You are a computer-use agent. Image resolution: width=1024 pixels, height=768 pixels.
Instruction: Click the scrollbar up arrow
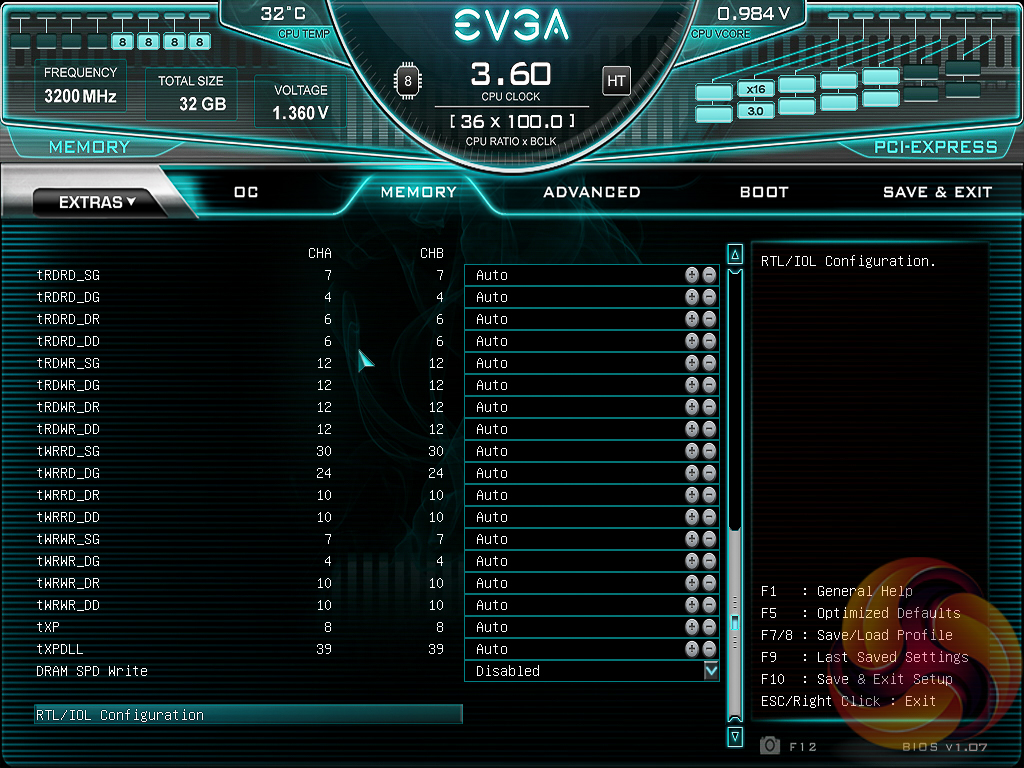[735, 254]
